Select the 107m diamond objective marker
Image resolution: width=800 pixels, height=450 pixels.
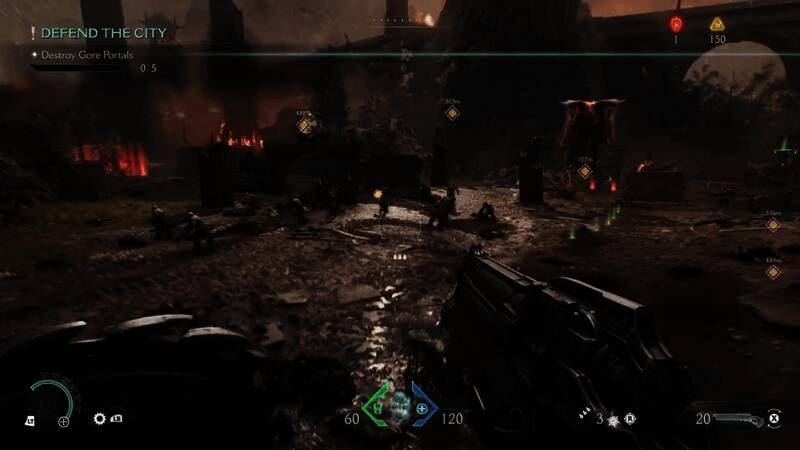tap(585, 171)
